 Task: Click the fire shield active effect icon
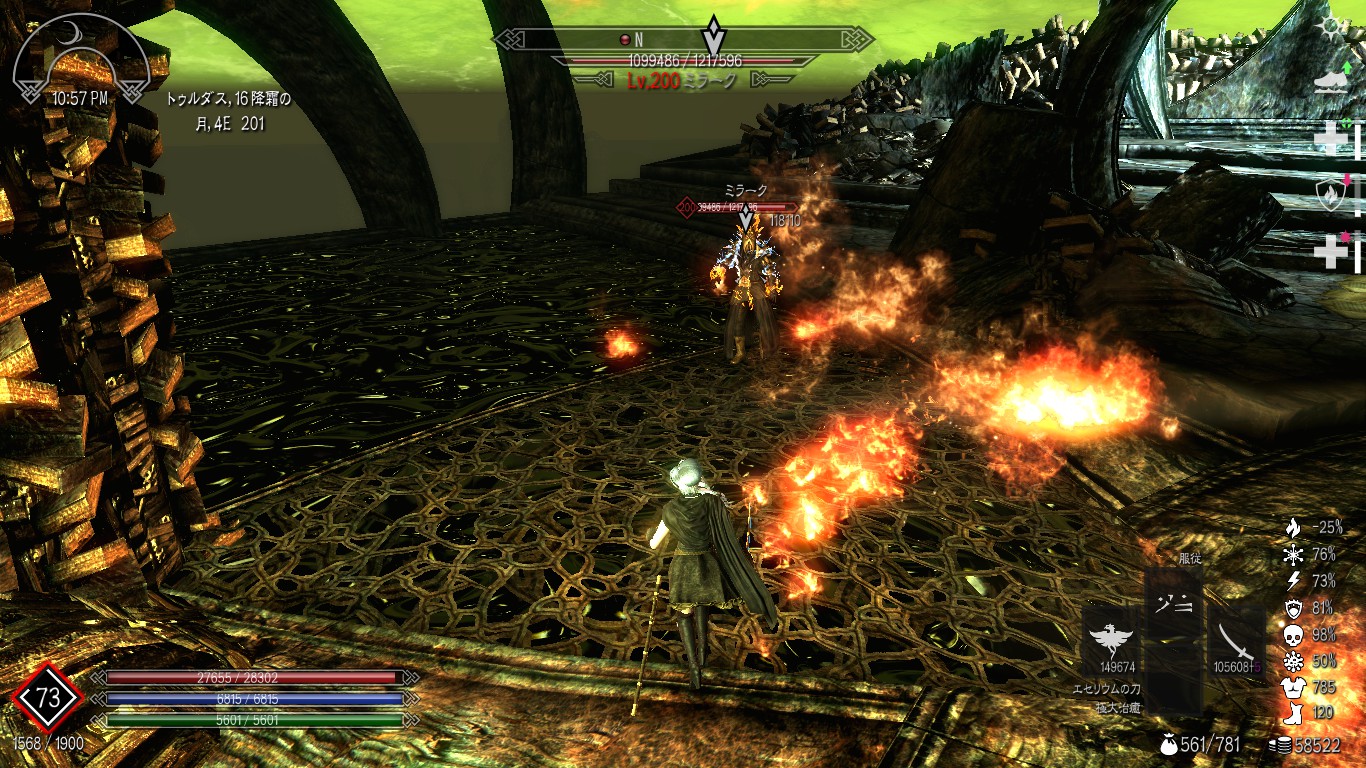pos(1330,195)
